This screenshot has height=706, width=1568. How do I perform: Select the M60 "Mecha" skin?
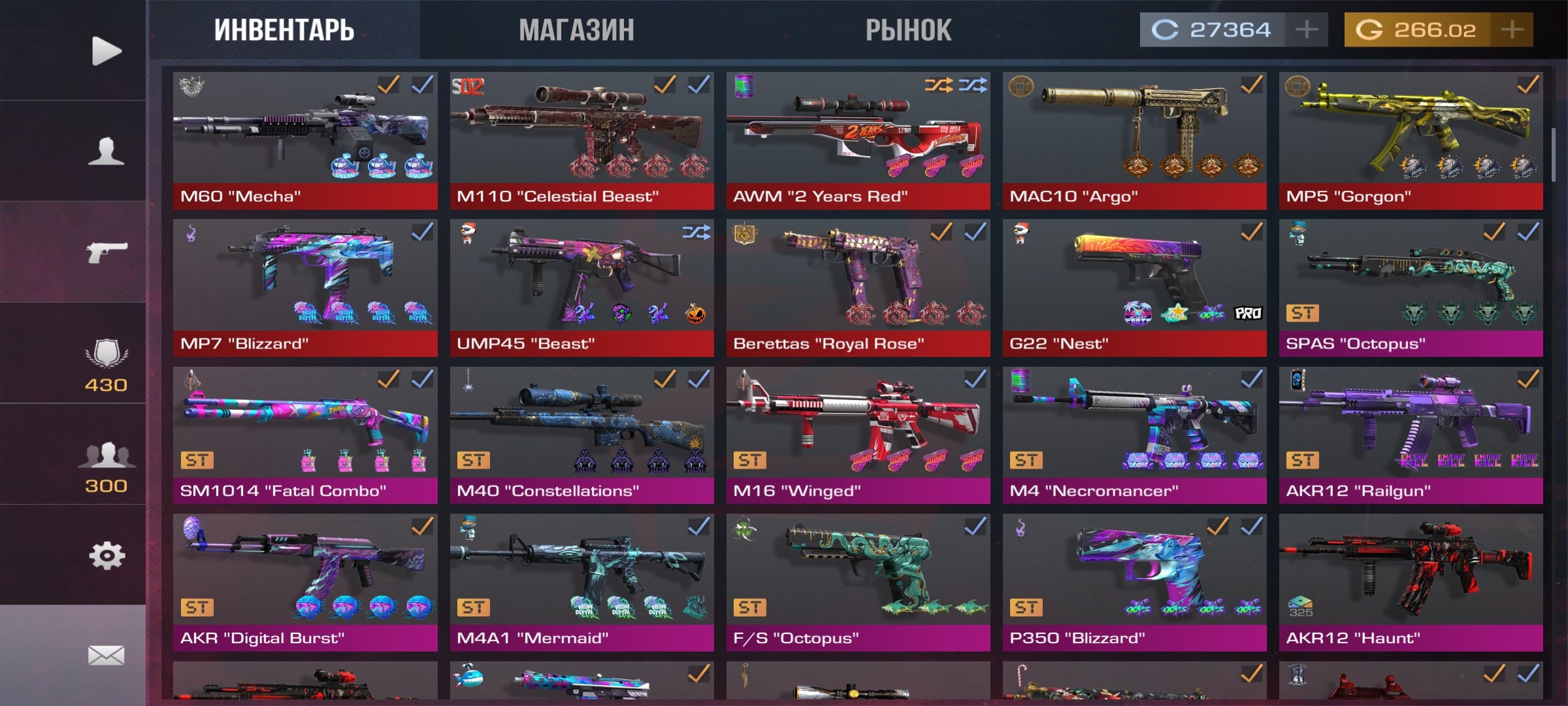[305, 141]
